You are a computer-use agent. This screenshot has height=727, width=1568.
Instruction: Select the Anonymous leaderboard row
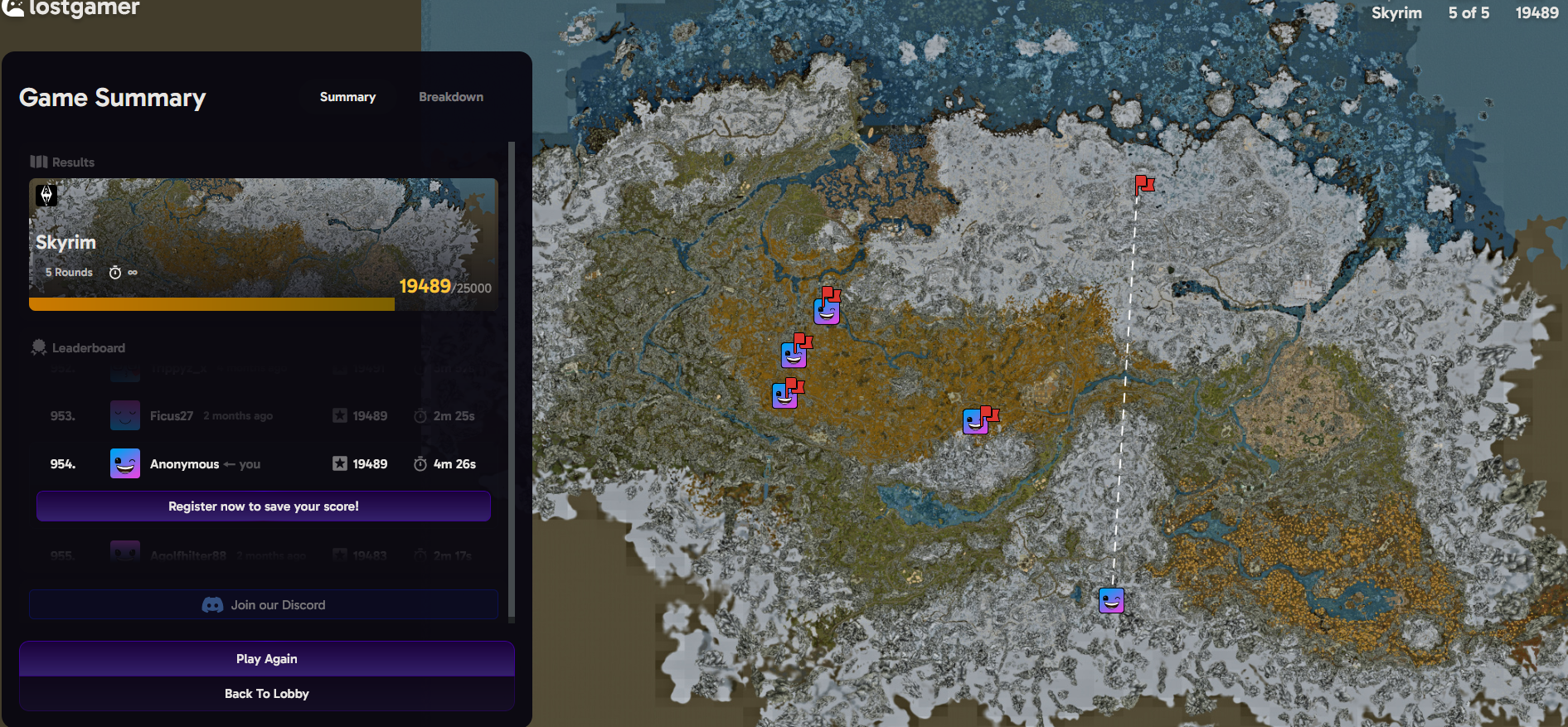tap(264, 464)
